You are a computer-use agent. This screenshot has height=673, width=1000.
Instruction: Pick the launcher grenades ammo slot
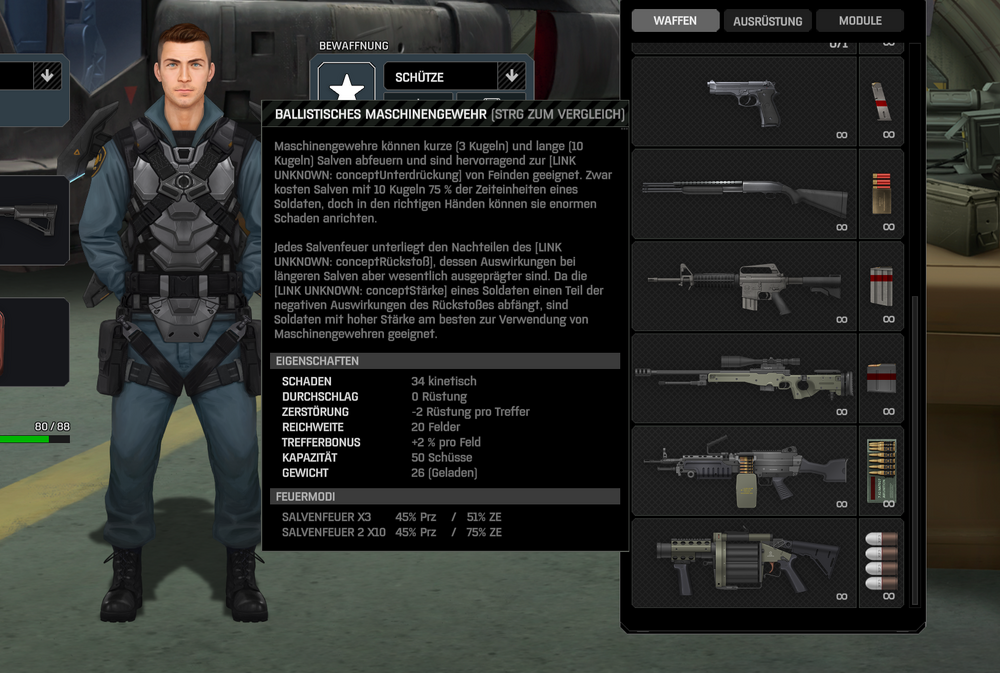(881, 562)
